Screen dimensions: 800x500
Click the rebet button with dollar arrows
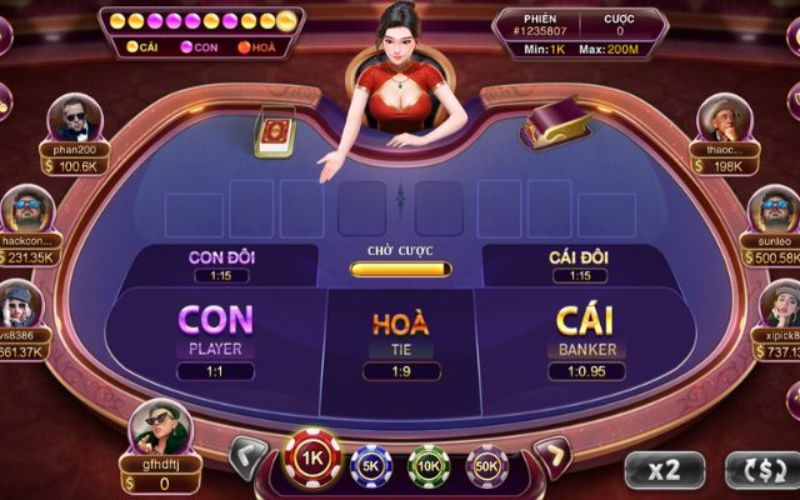coord(762,470)
